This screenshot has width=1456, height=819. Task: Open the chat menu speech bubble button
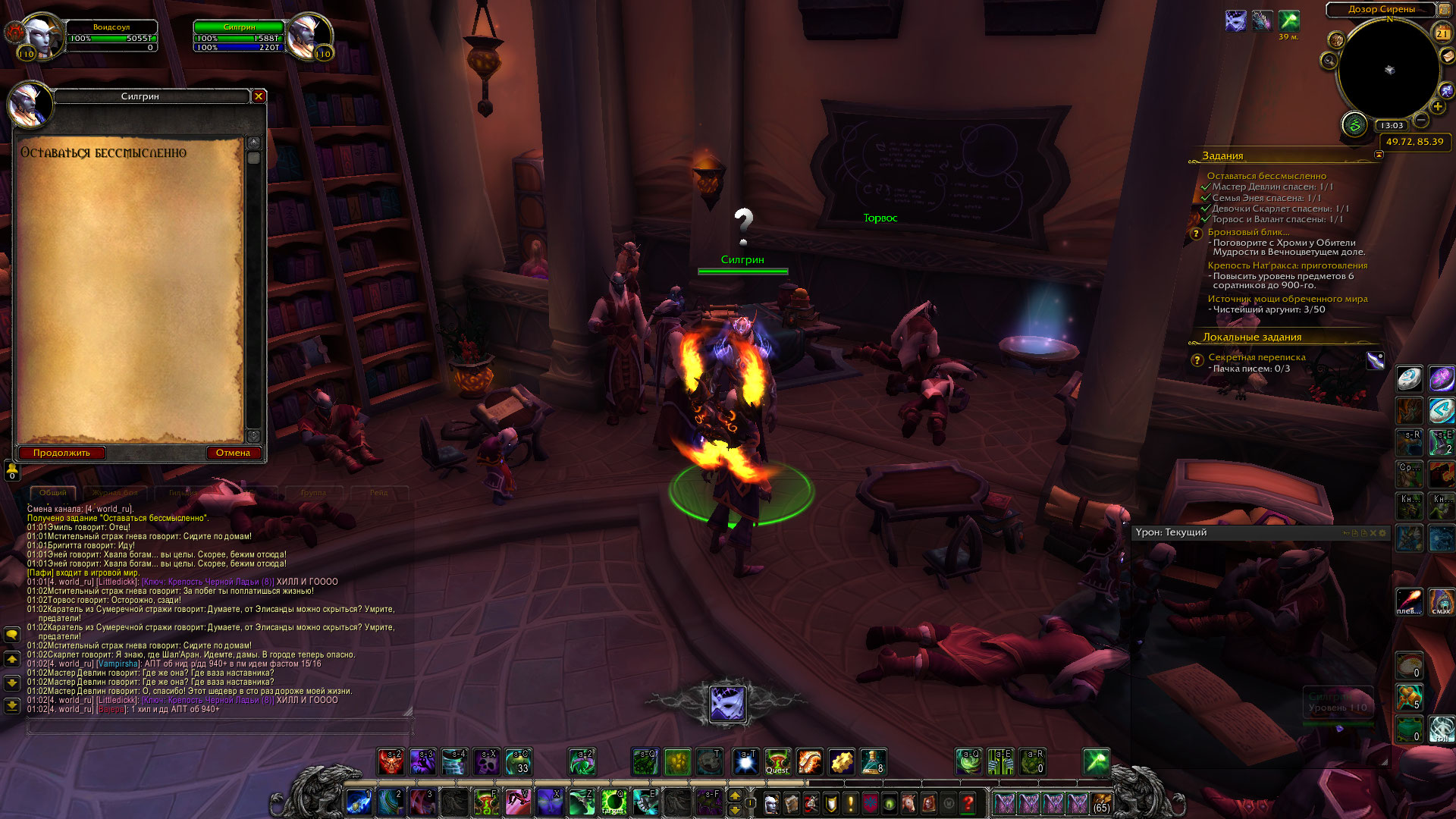pos(12,635)
